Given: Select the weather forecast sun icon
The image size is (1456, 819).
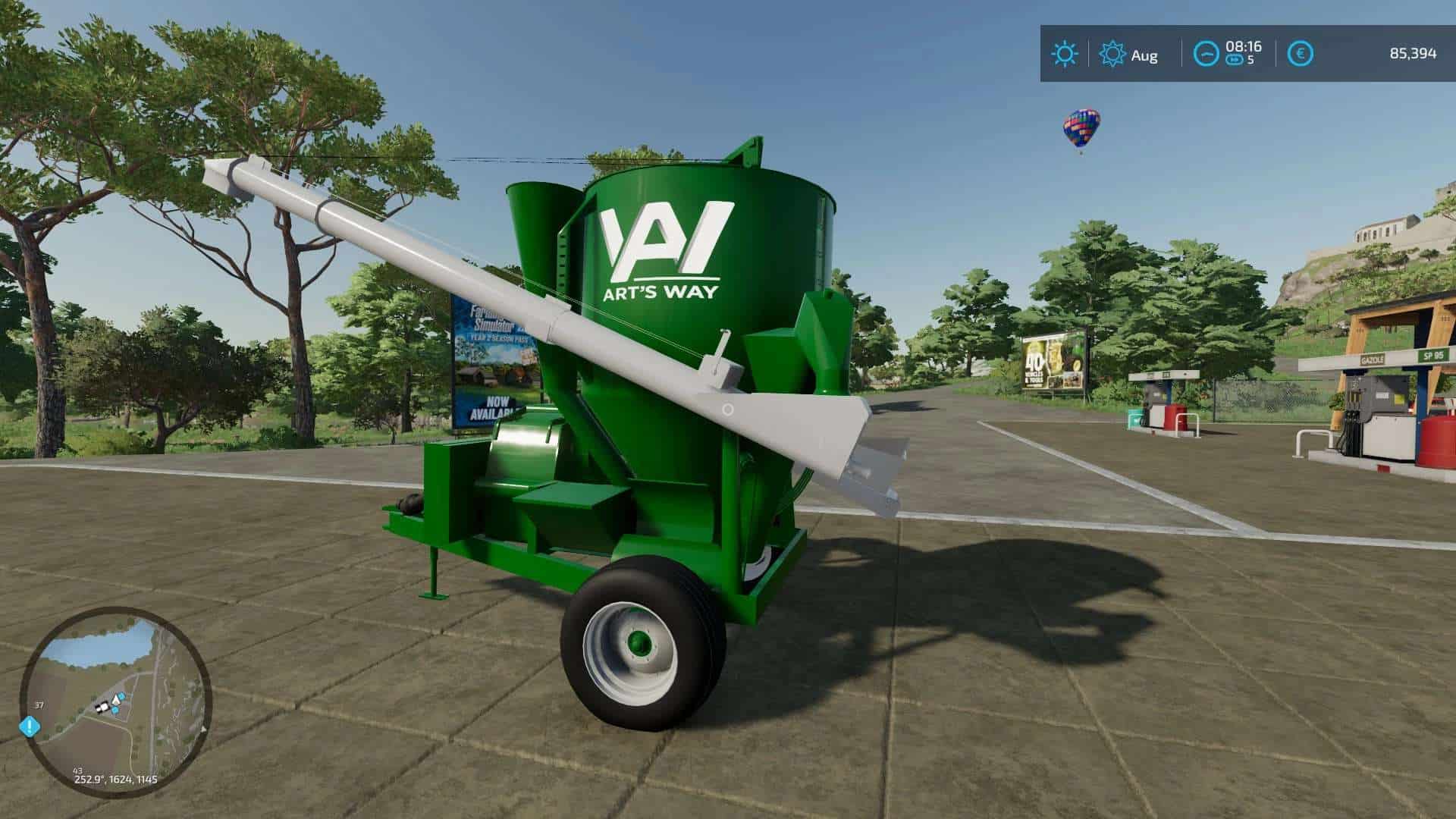Looking at the screenshot, I should 1112,52.
